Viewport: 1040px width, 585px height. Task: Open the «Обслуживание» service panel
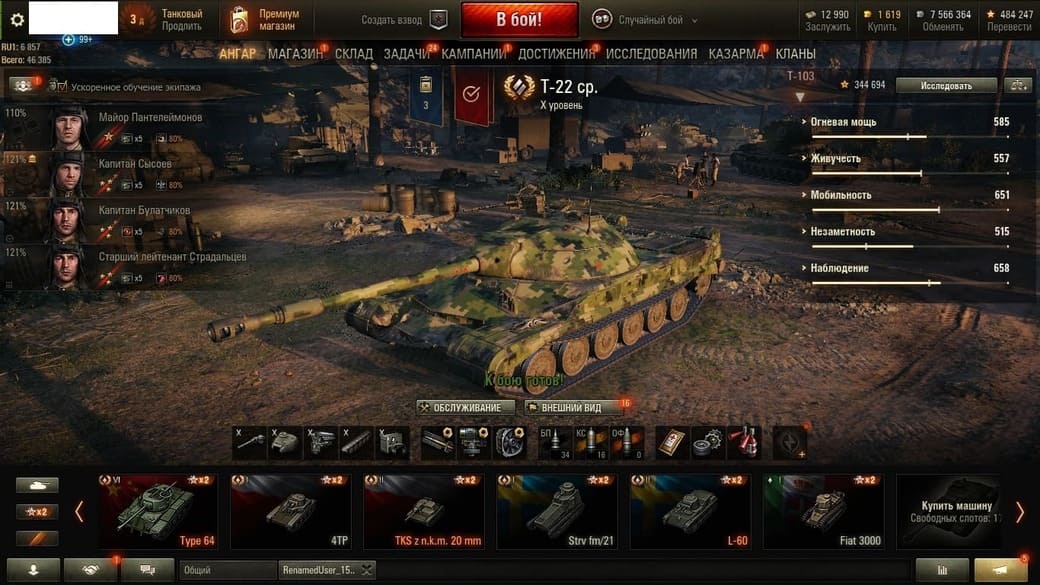point(466,408)
